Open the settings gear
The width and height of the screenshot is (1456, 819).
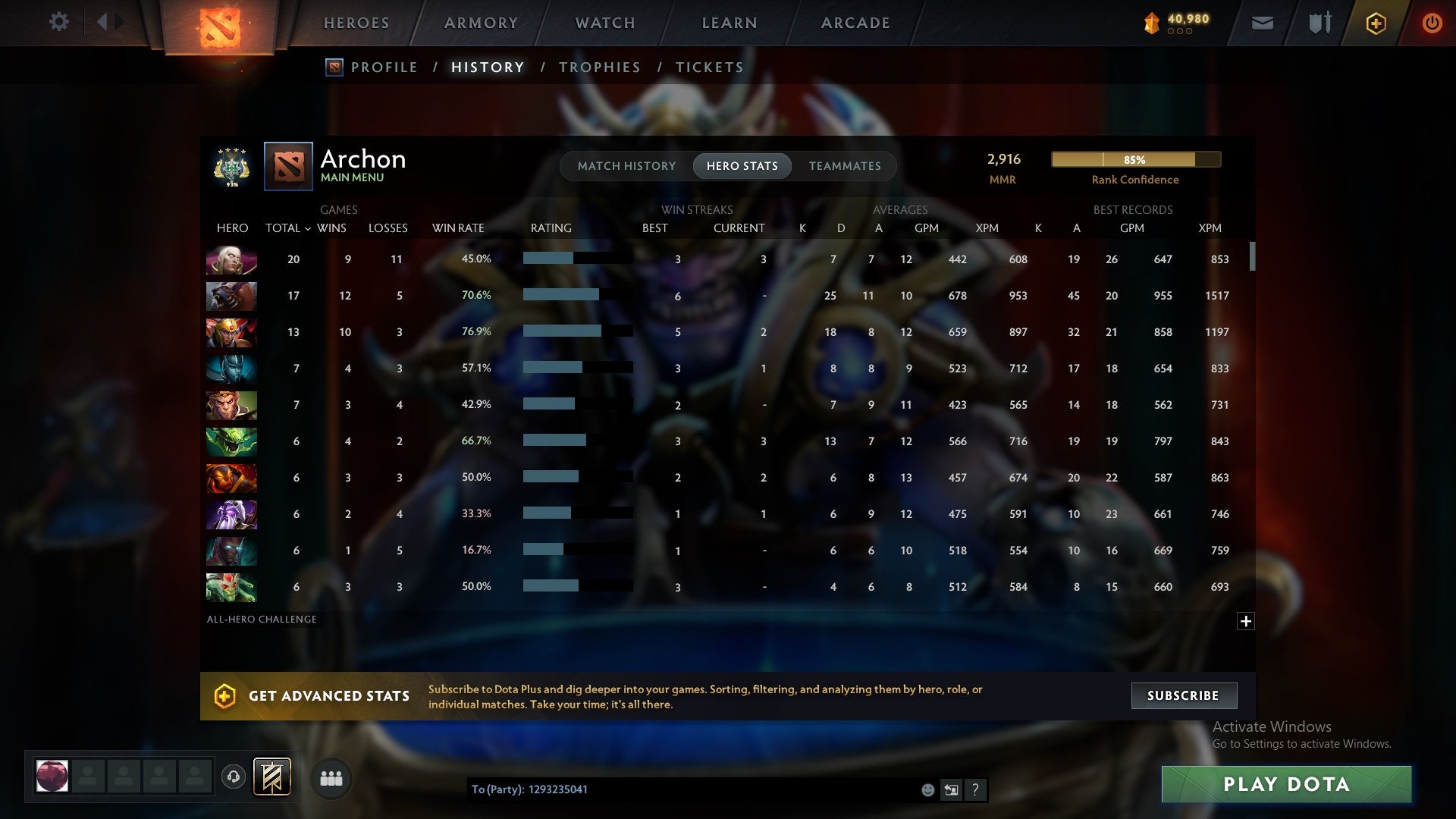coord(59,22)
